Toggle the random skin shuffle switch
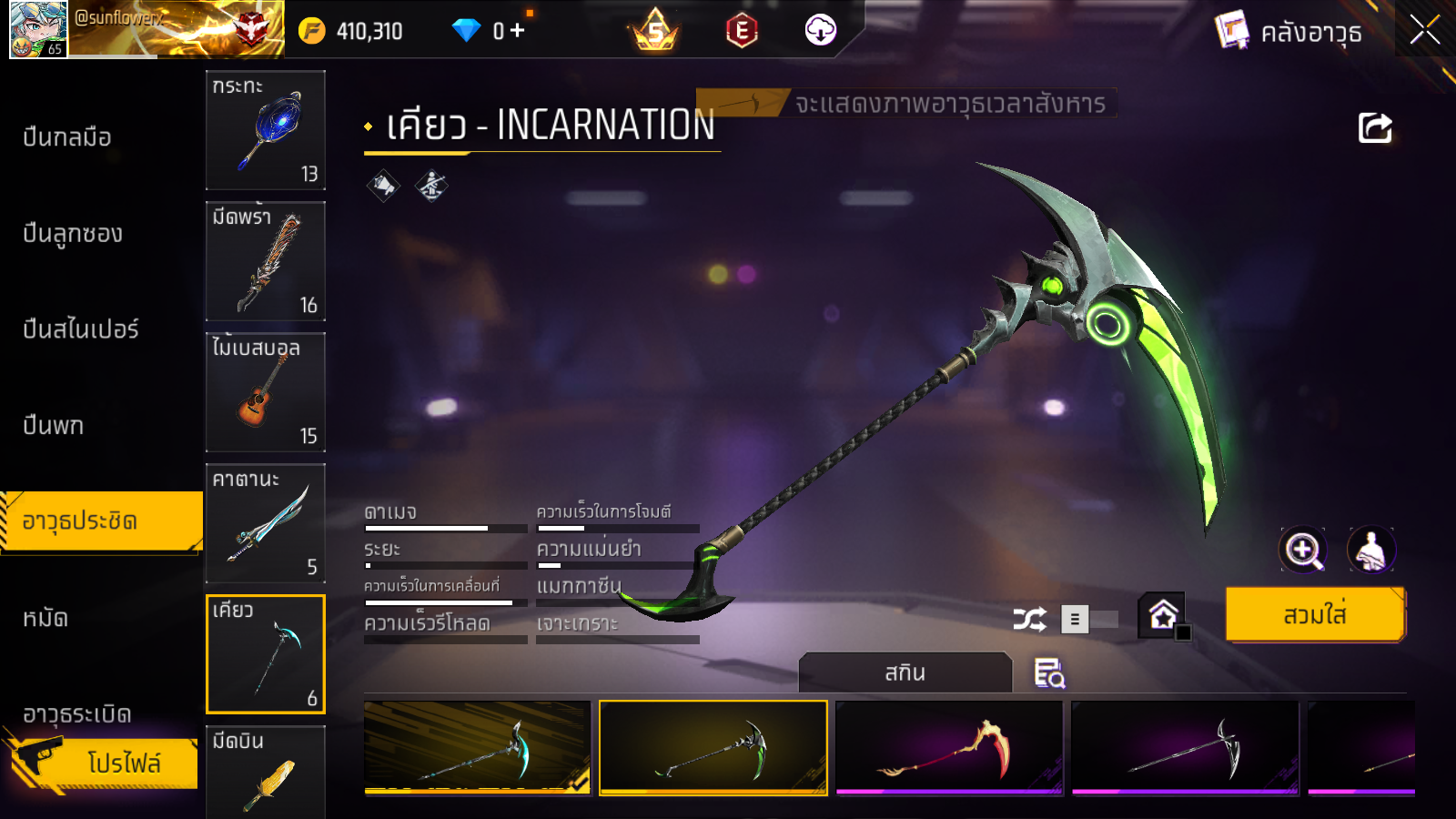This screenshot has width=1456, height=819. coord(1088,620)
